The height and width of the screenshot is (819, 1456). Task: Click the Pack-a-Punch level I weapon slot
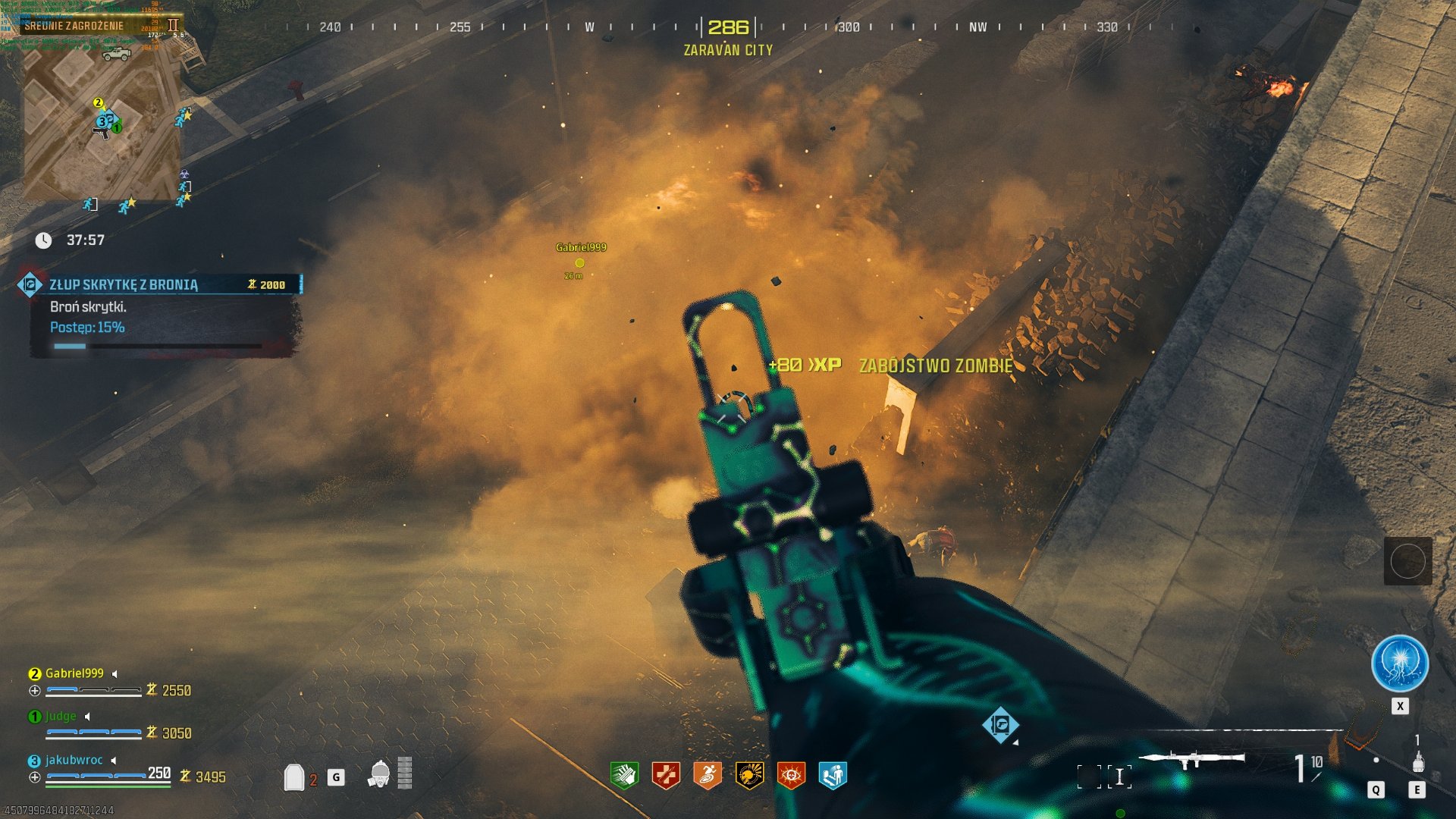1119,777
